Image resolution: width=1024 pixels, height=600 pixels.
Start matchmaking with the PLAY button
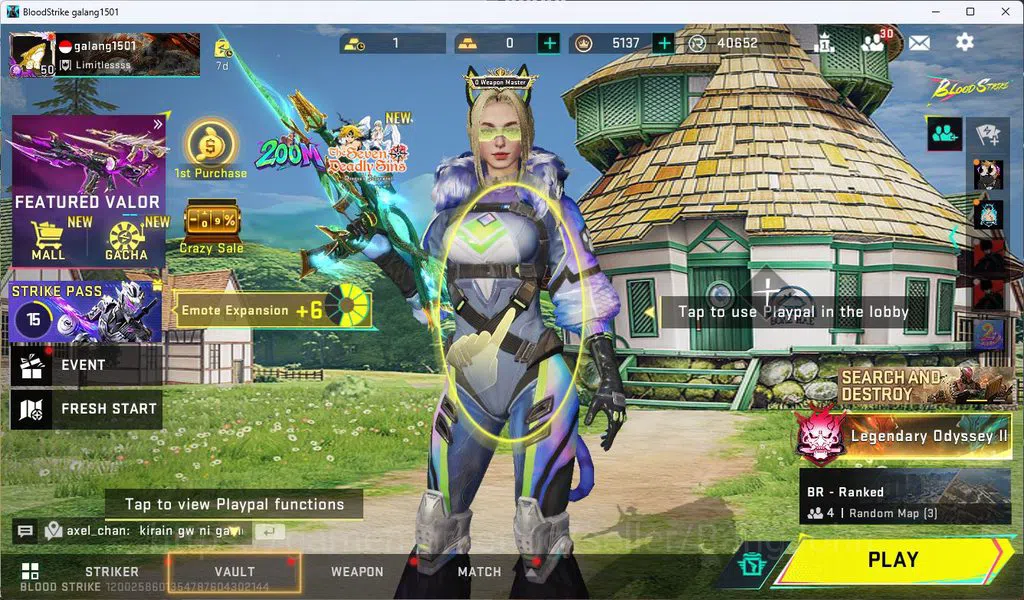(892, 560)
